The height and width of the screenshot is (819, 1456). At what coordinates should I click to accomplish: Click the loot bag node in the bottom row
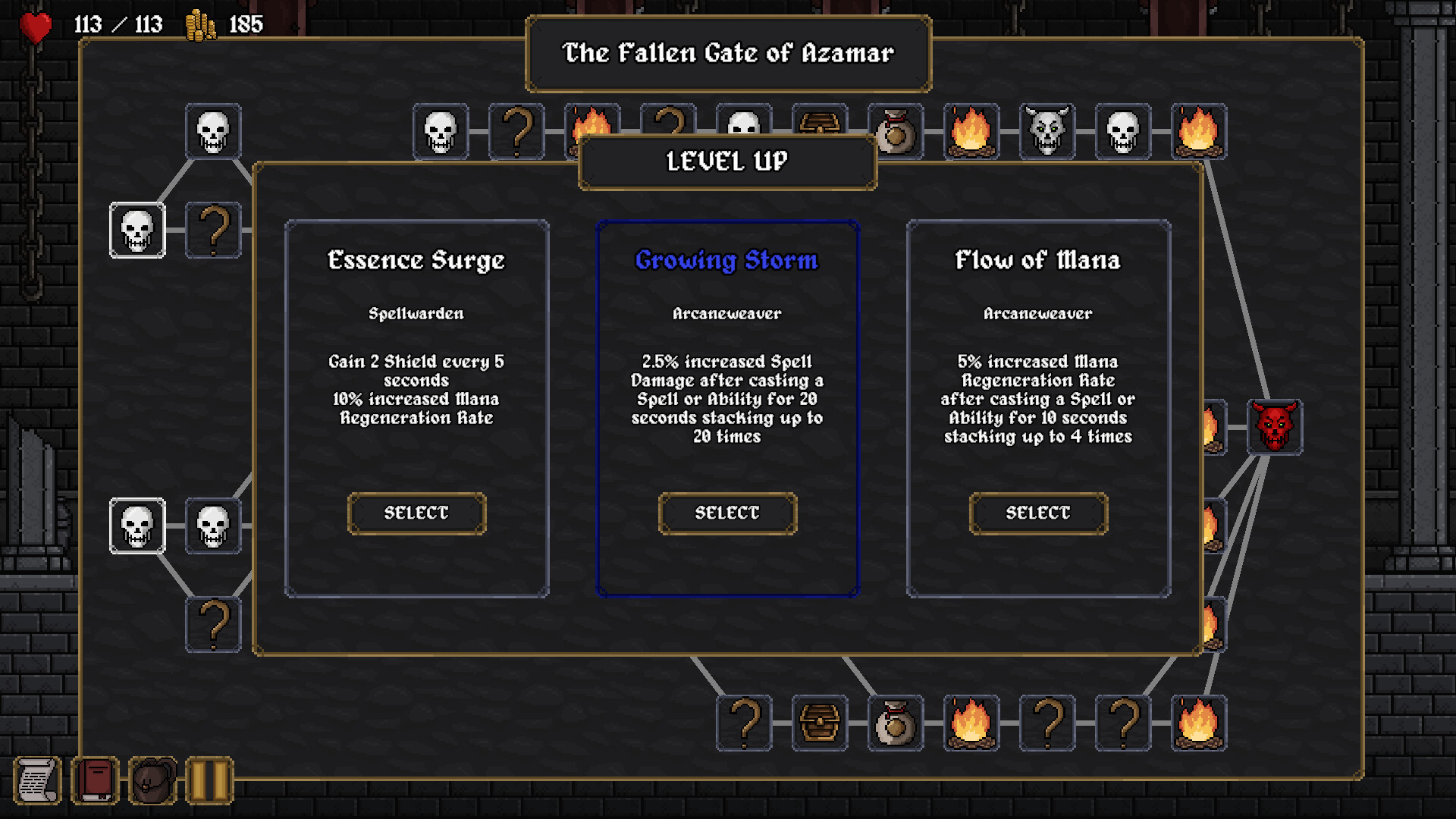[x=896, y=724]
